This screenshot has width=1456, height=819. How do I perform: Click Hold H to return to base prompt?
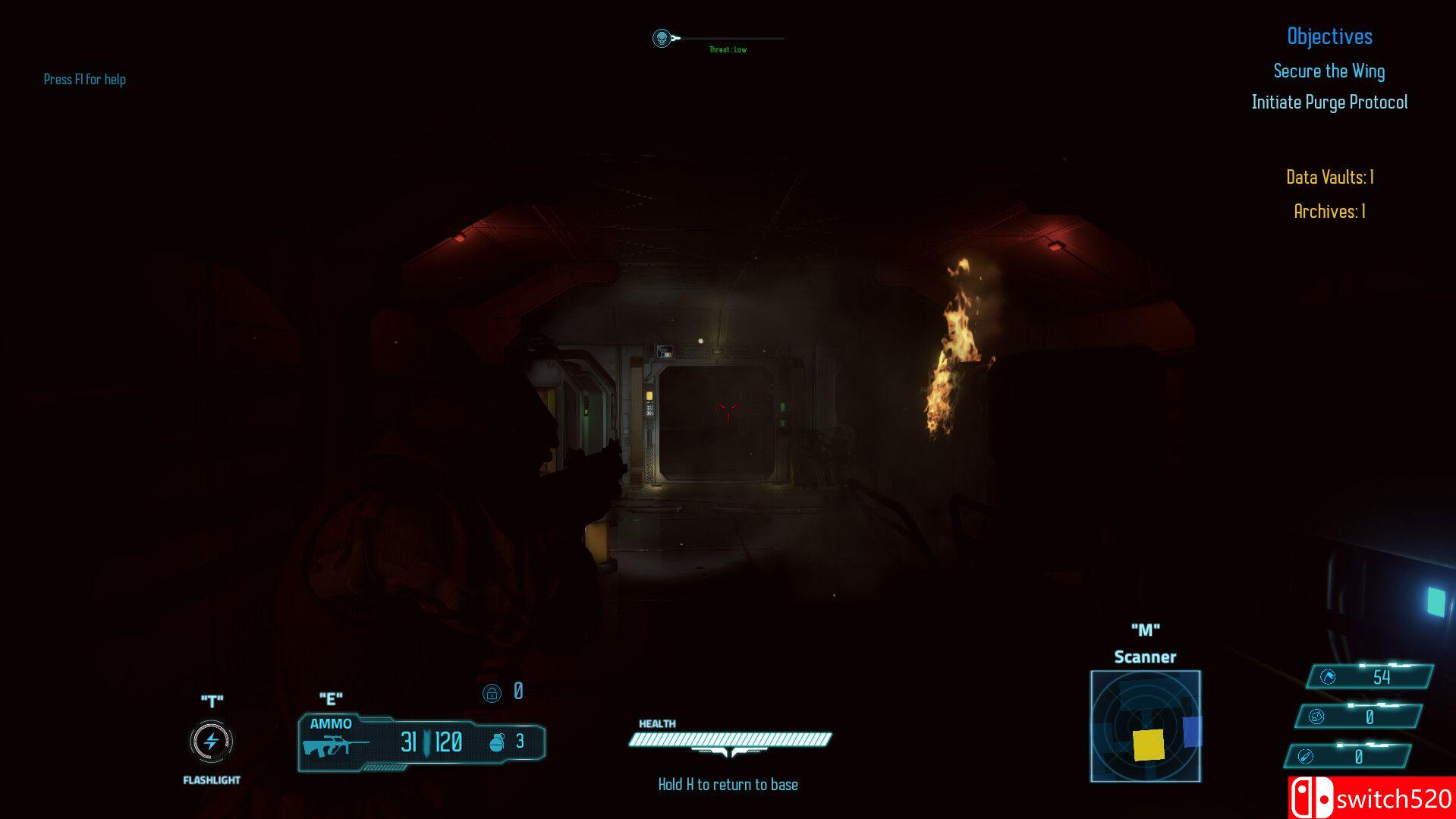tap(728, 783)
